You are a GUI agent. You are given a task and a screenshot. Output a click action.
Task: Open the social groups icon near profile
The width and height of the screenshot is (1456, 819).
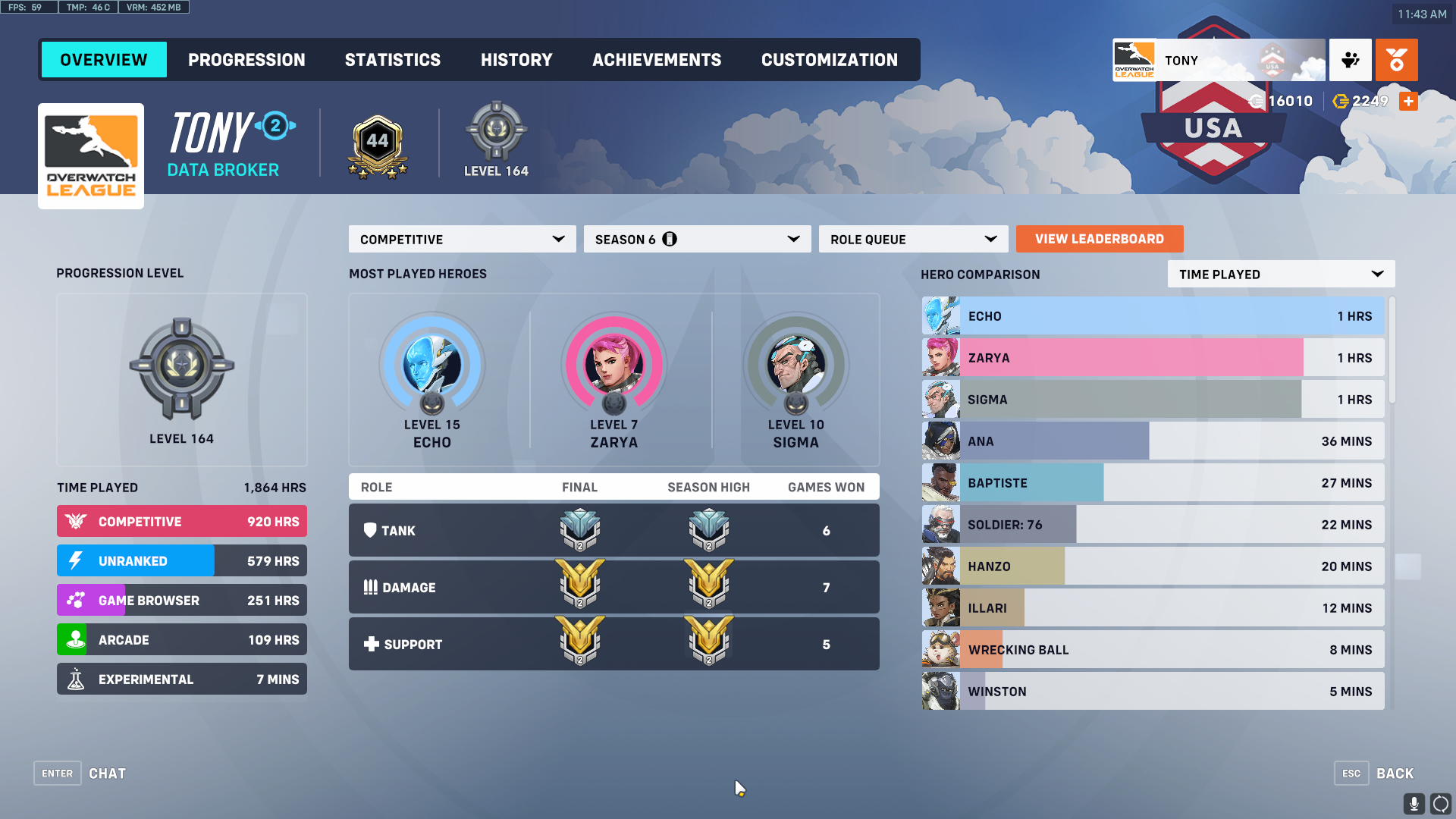coord(1349,60)
